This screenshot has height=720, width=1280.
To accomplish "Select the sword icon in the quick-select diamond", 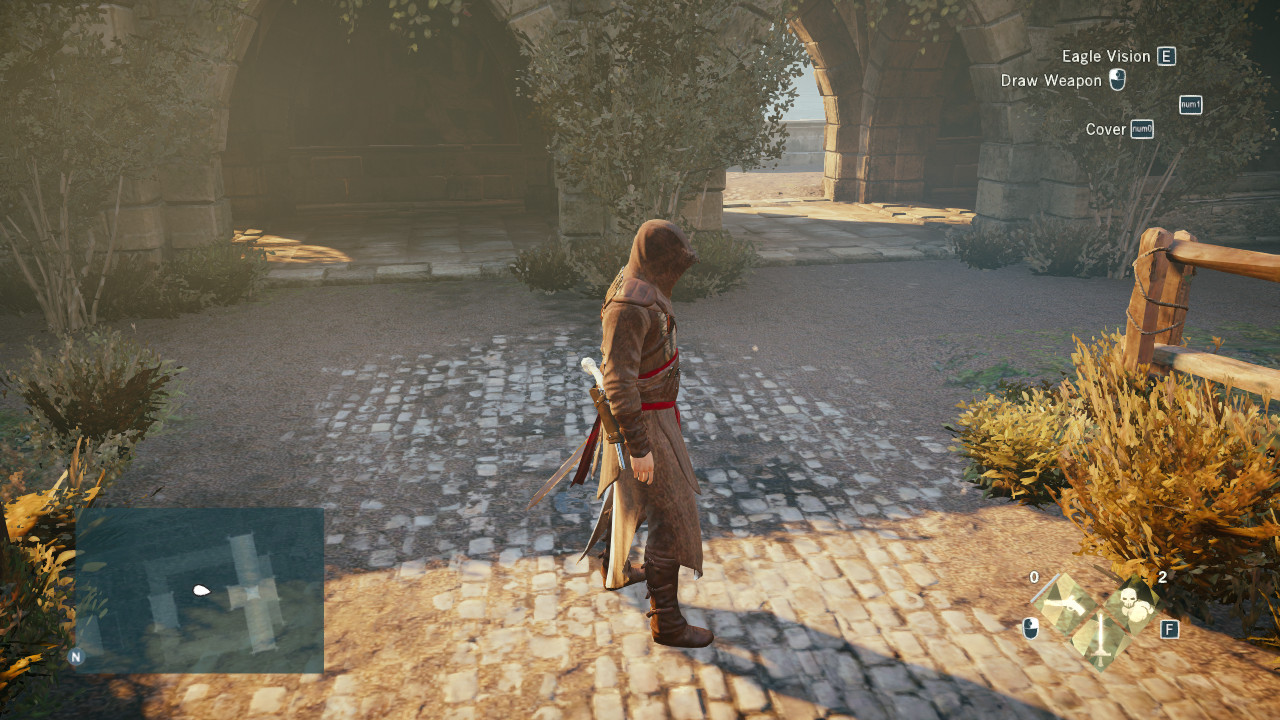I will coord(1101,640).
